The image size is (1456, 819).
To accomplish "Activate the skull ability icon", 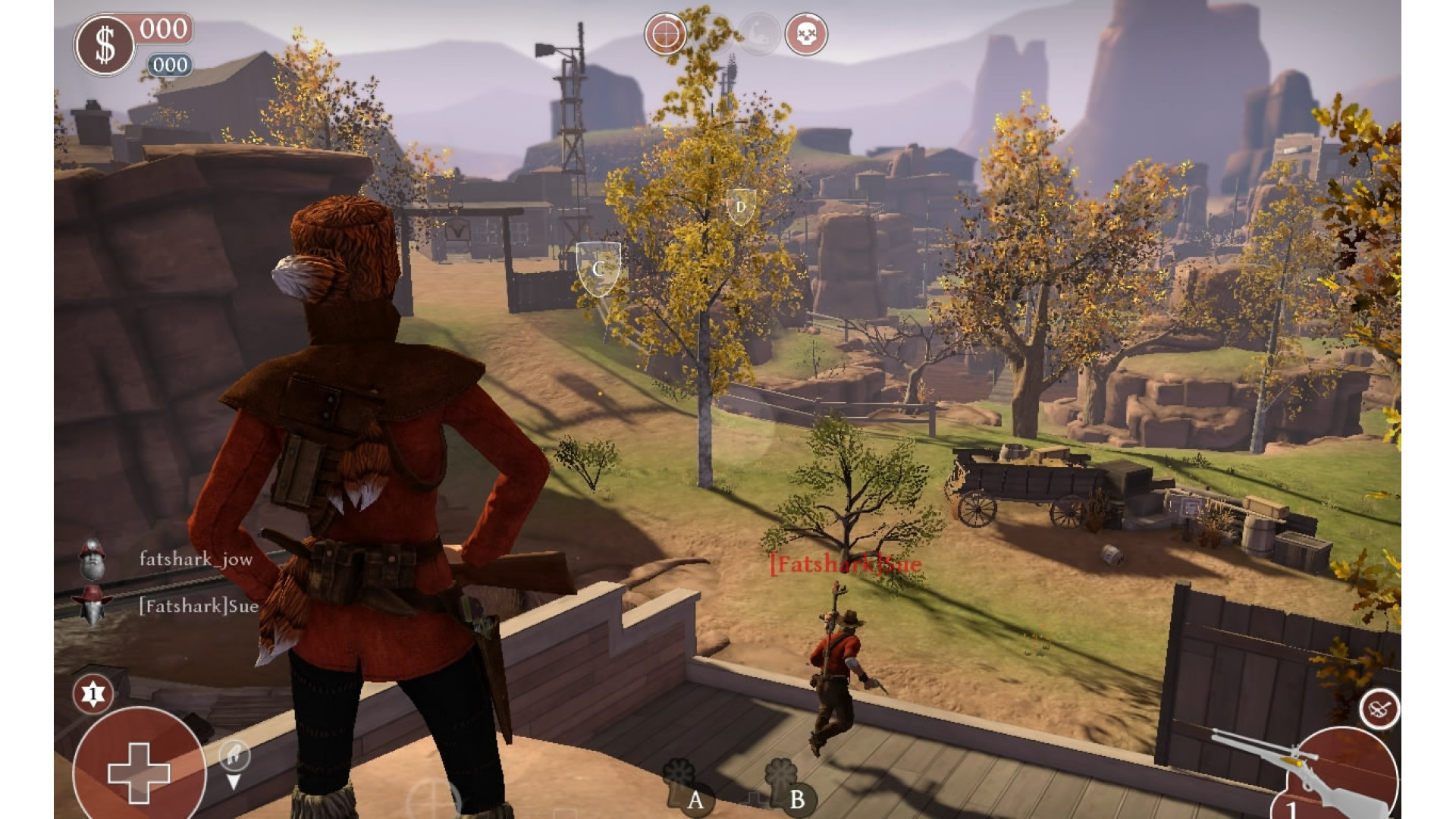I will coord(805,34).
